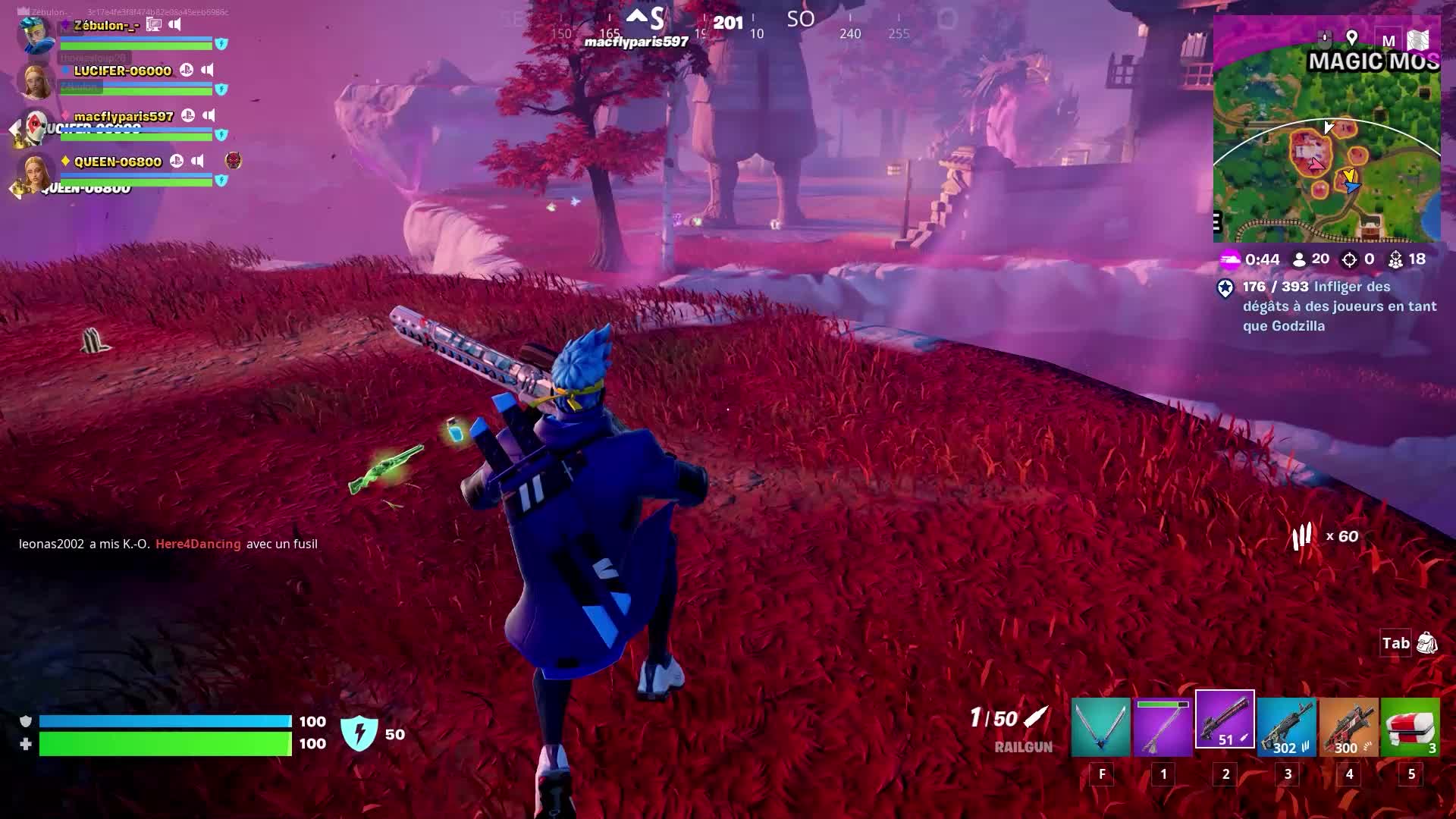The height and width of the screenshot is (819, 1456).
Task: Toggle voice speaker icon next to QUEEN-06800
Action: 198,161
